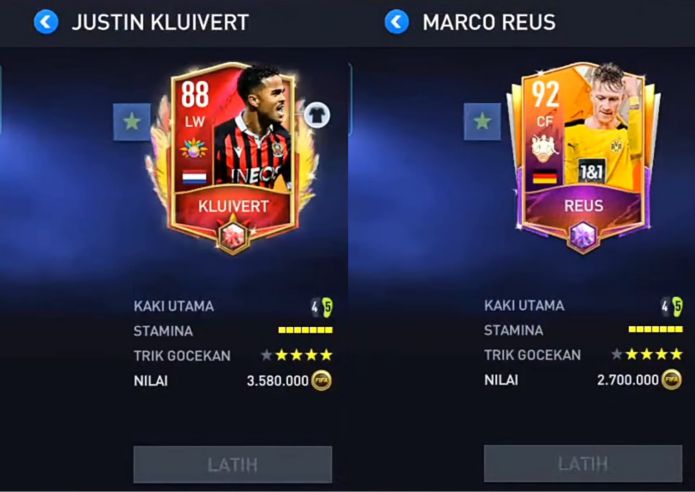695x492 pixels.
Task: Select the Kluivert 88 LW player card
Action: [233, 155]
